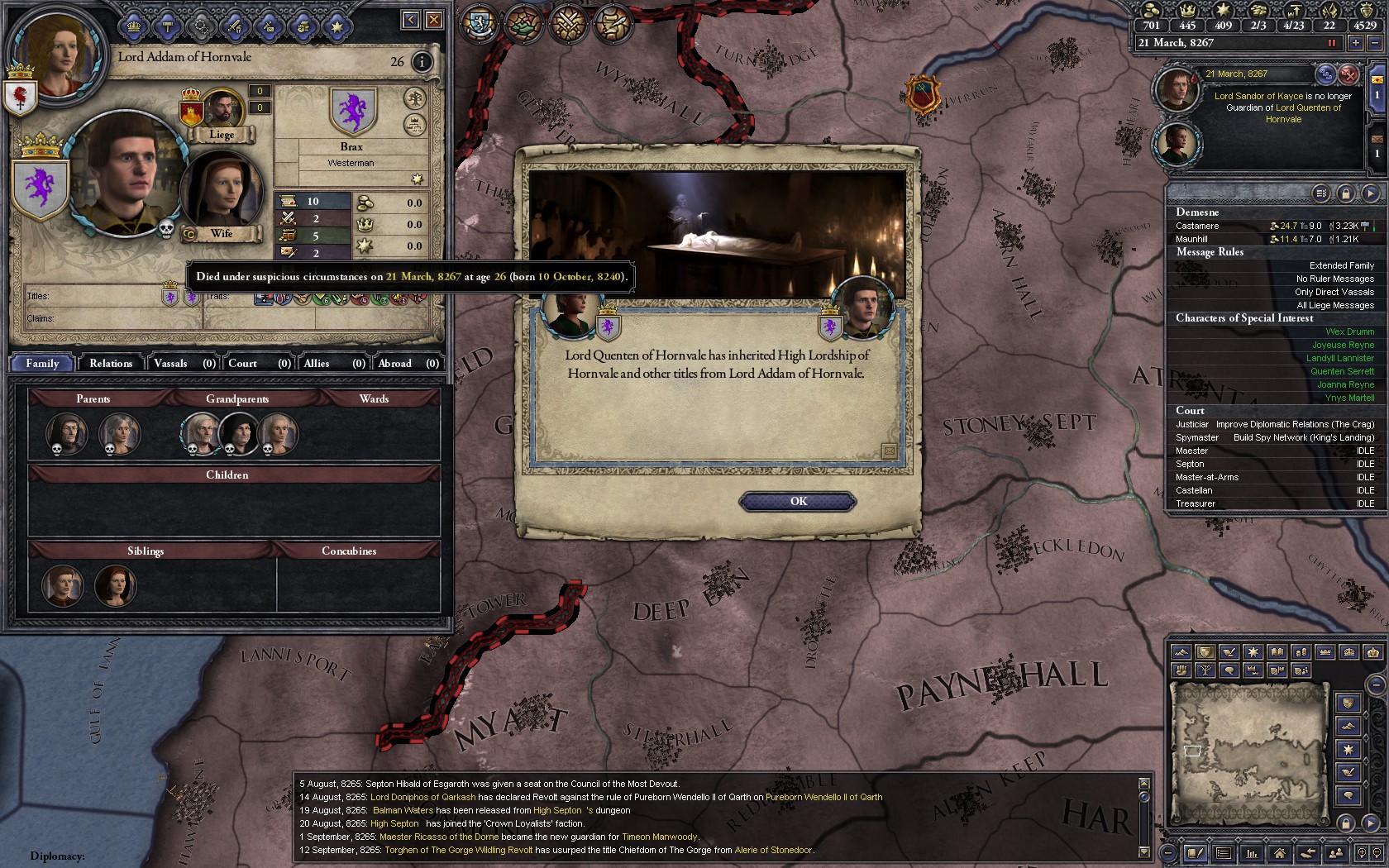Select Castamere in the Demesne list
The width and height of the screenshot is (1389, 868).
point(1197,226)
